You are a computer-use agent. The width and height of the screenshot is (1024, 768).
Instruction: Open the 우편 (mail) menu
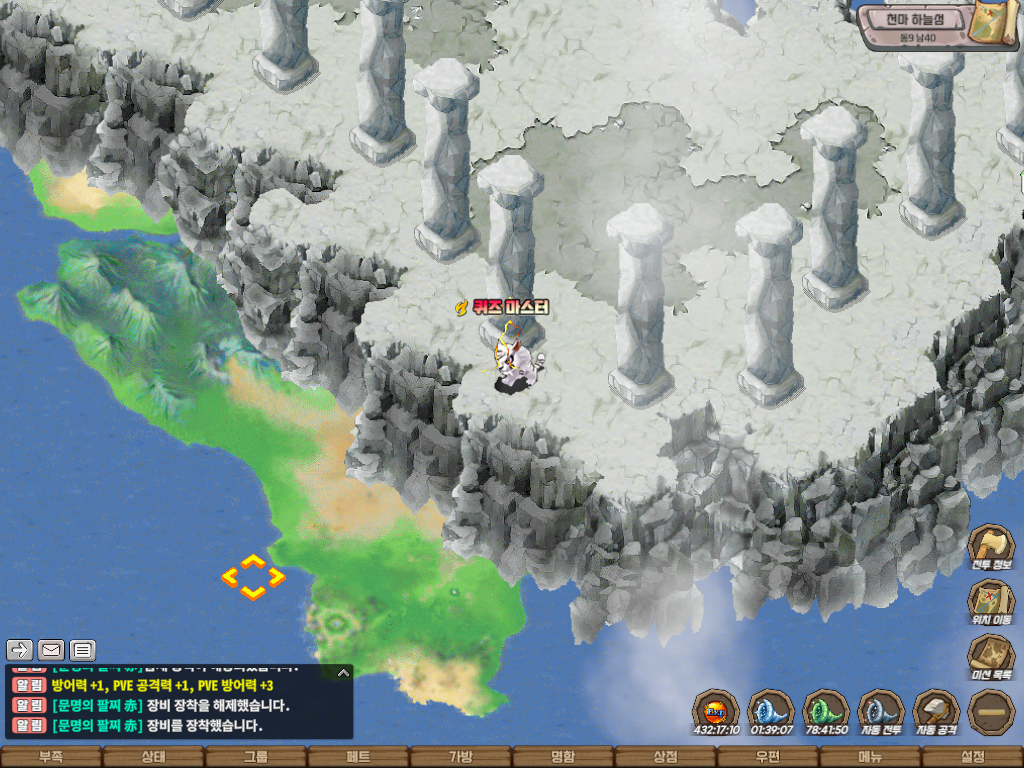[768, 757]
